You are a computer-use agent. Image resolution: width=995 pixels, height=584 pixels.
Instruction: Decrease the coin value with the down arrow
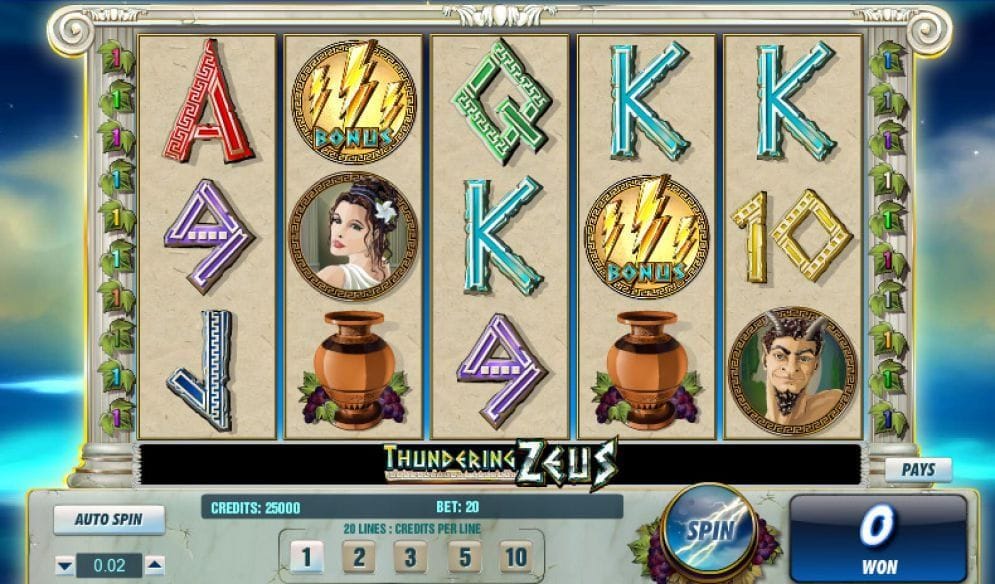(65, 566)
